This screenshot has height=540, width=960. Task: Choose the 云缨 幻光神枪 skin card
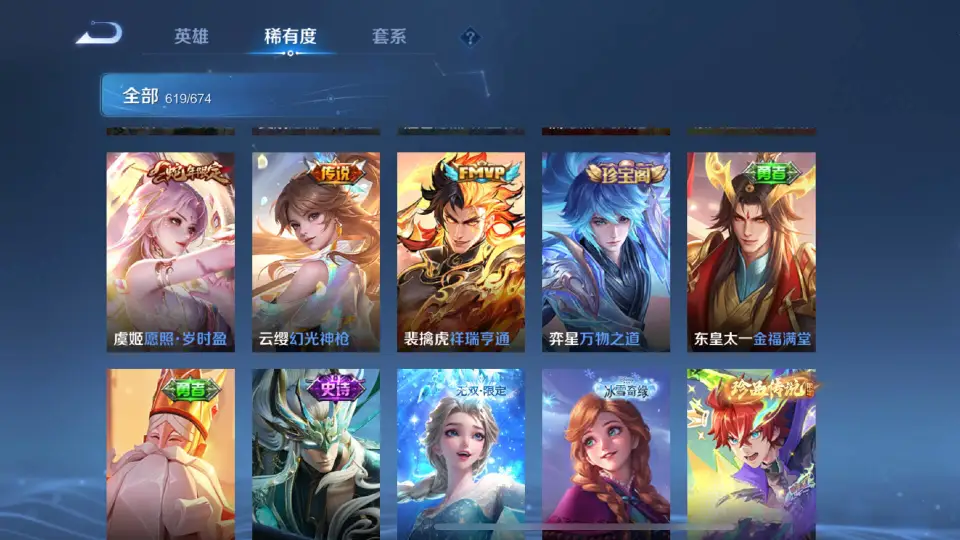[x=316, y=251]
